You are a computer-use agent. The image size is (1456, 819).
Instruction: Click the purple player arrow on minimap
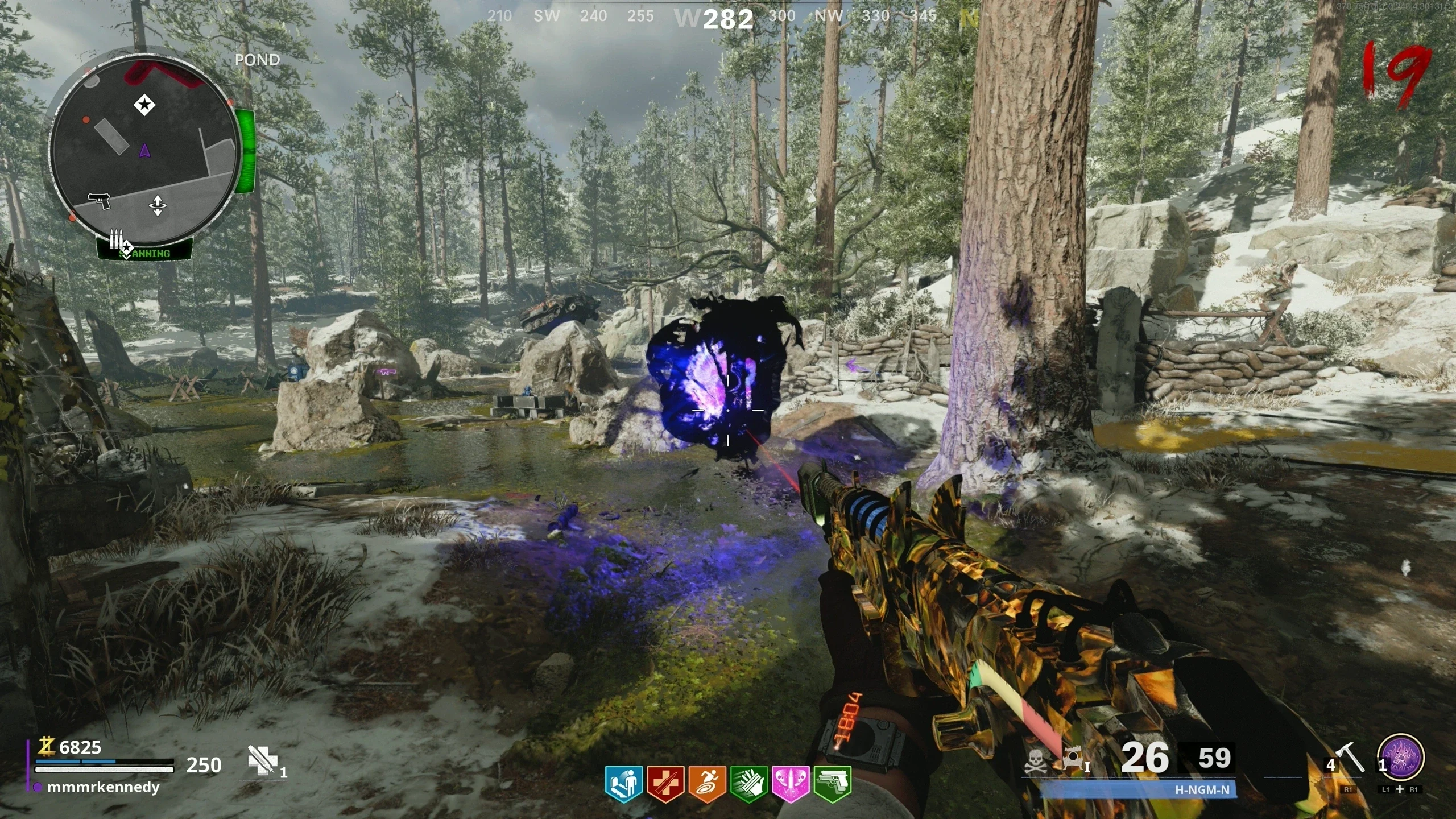[144, 151]
